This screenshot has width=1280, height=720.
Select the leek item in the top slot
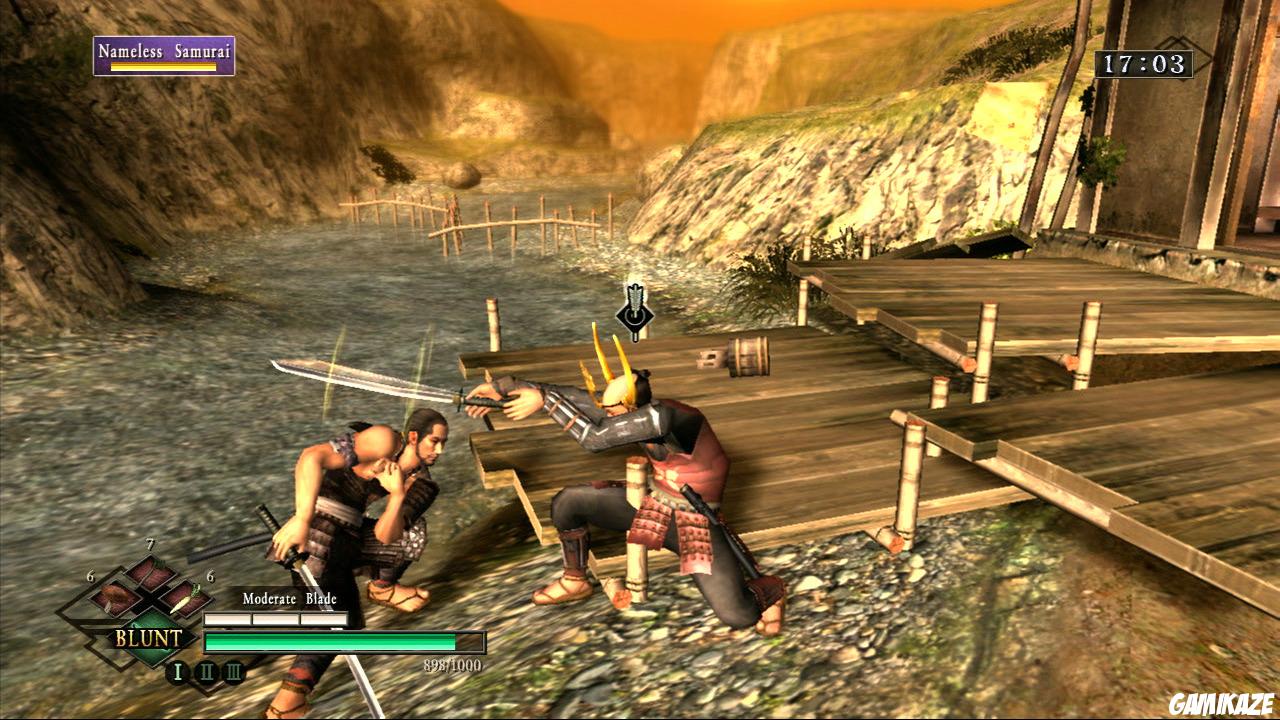tap(149, 569)
